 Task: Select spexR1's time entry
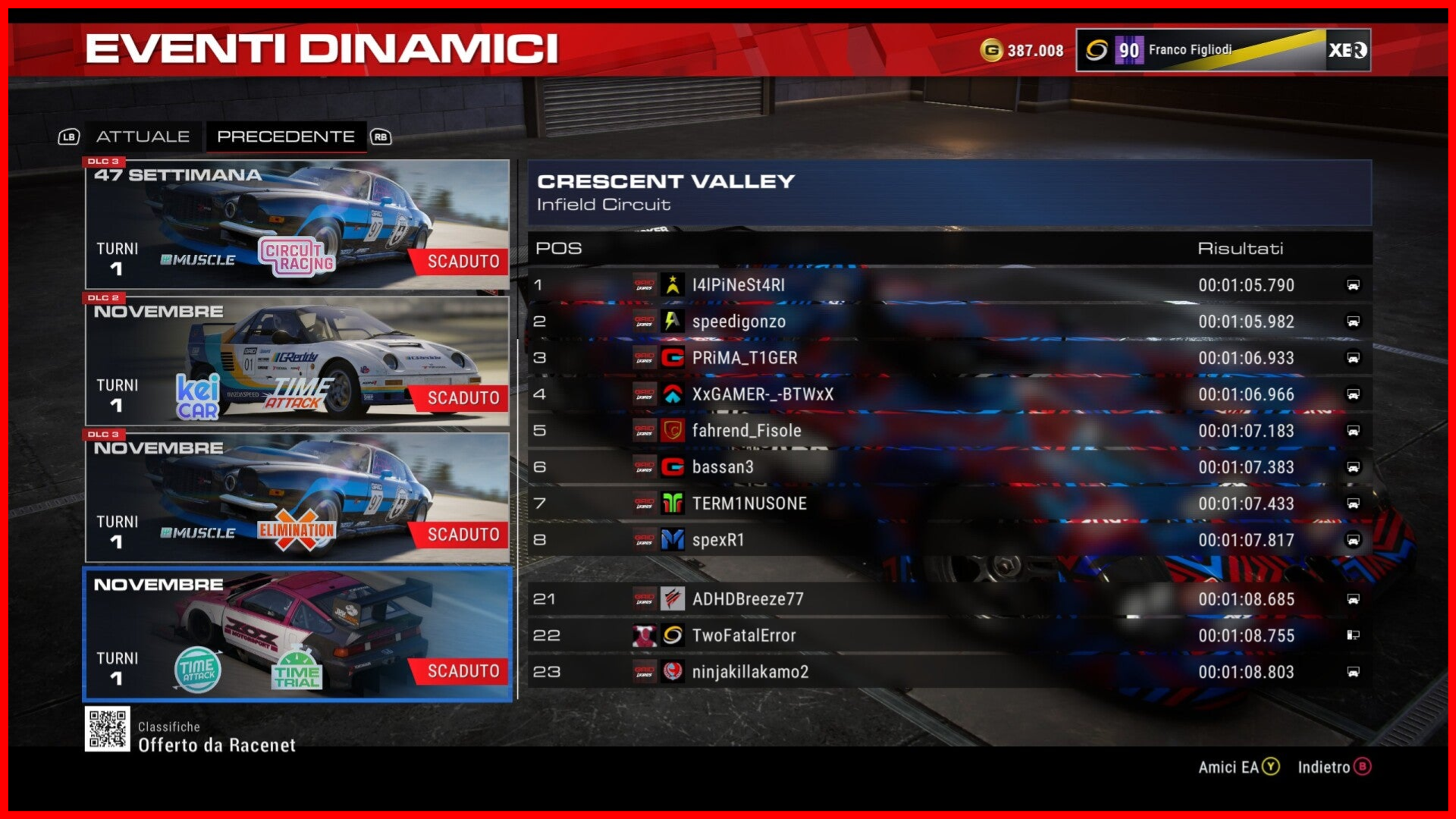[x=949, y=540]
